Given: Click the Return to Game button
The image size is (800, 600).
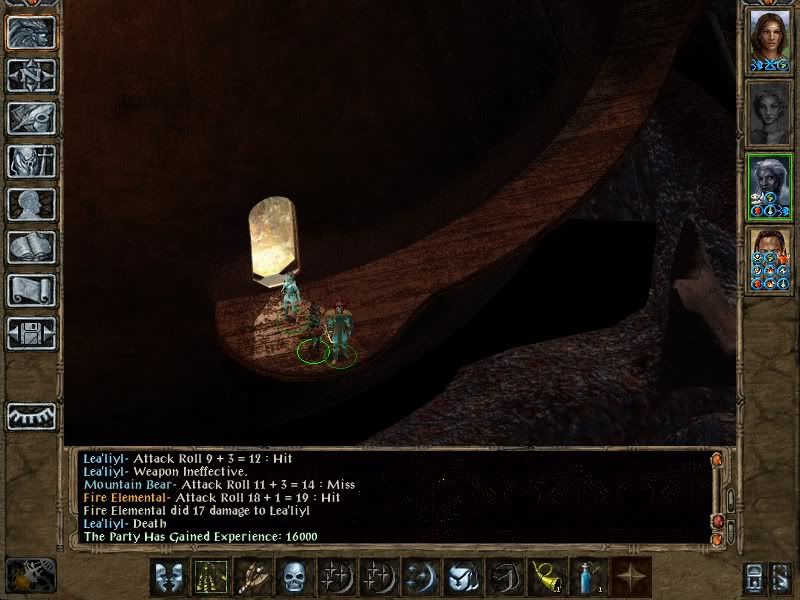Looking at the screenshot, I should click(x=31, y=32).
